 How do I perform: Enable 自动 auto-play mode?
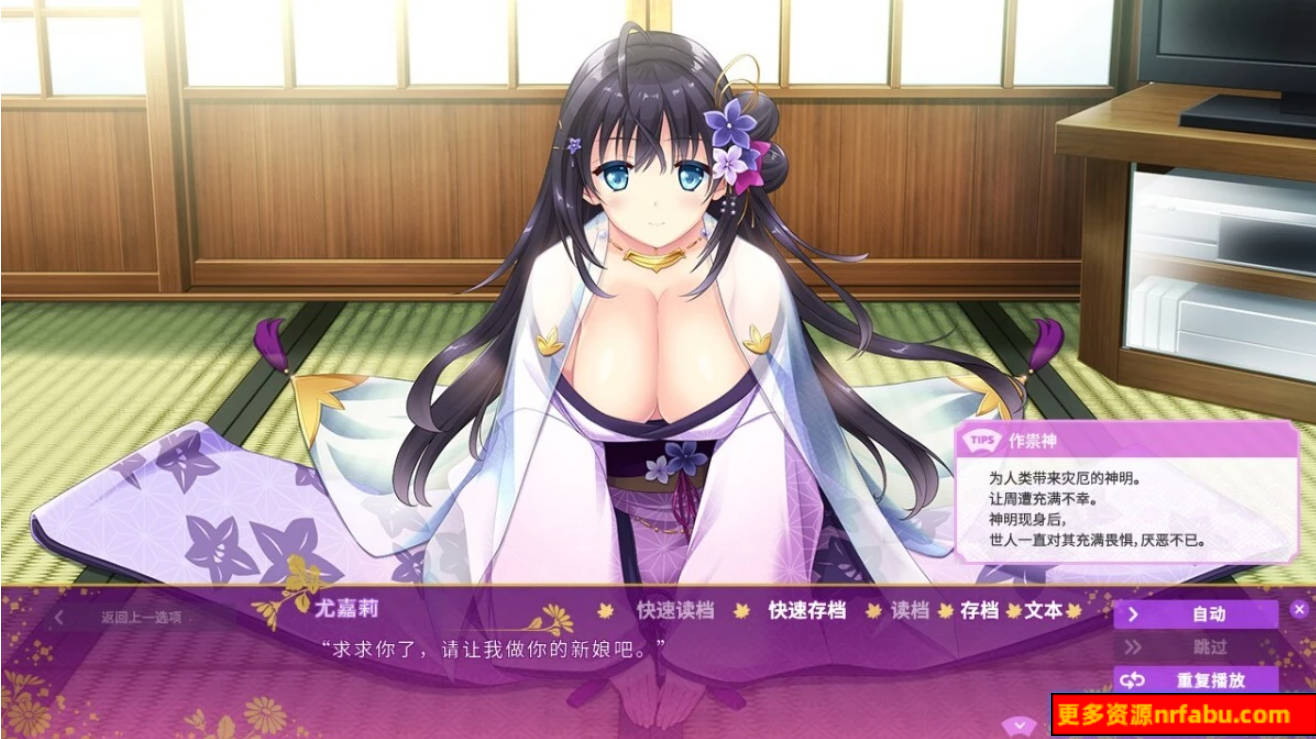pyautogui.click(x=1210, y=615)
